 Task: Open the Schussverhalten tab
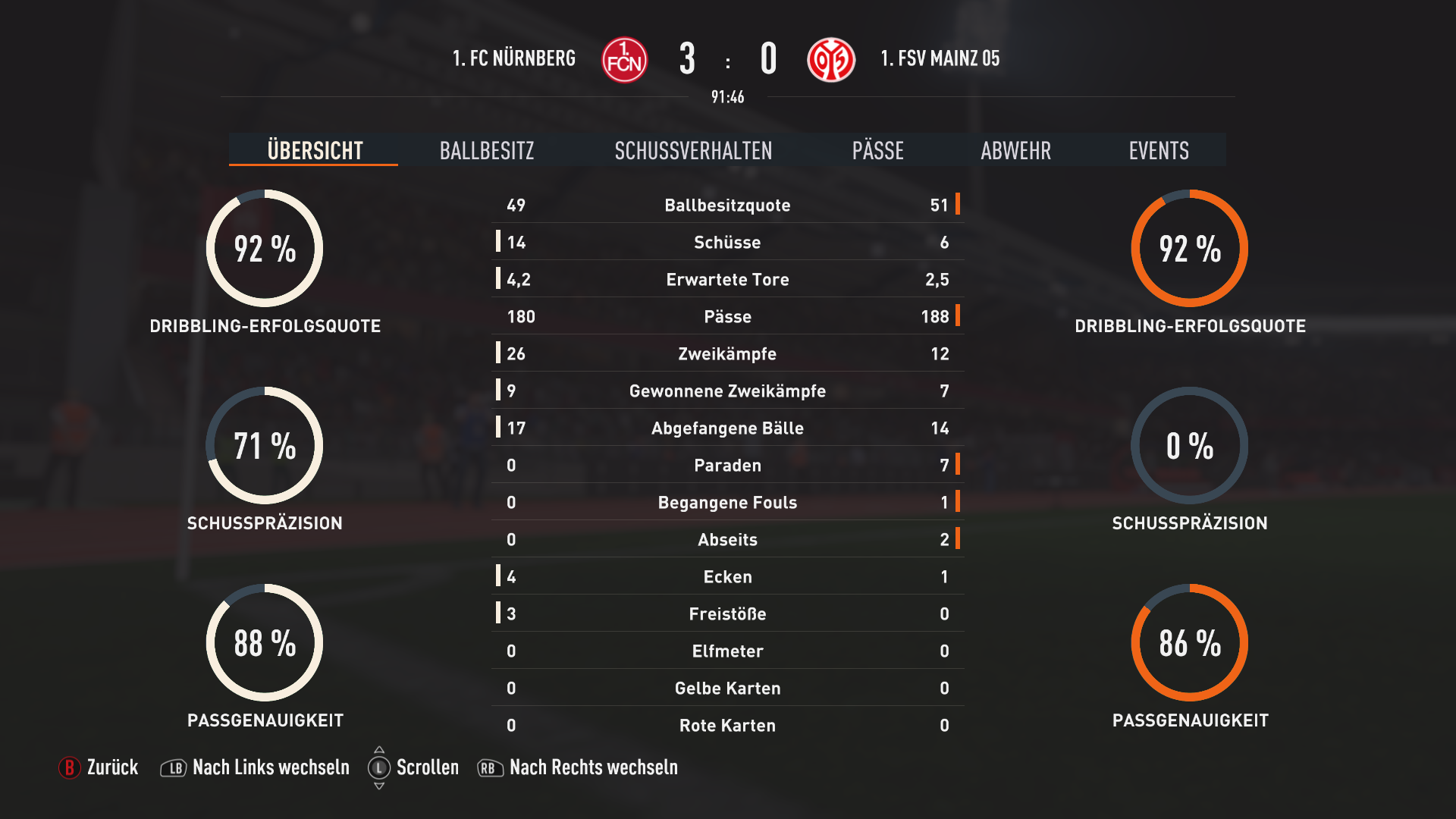point(693,150)
